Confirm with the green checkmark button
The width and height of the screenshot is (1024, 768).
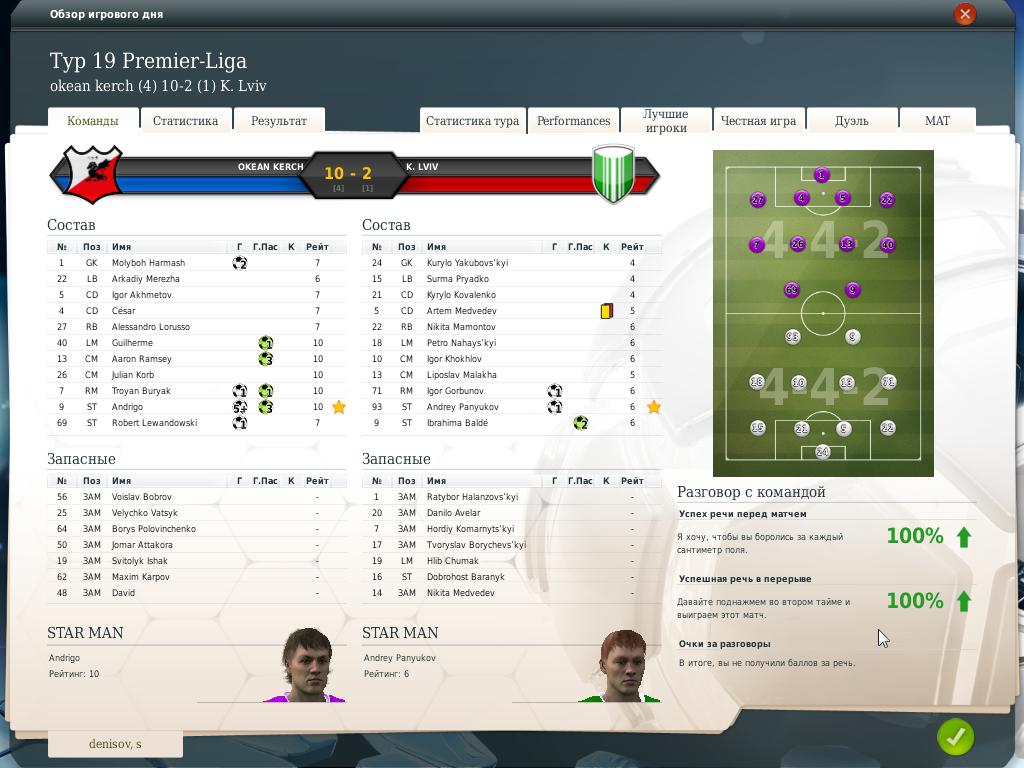(955, 738)
